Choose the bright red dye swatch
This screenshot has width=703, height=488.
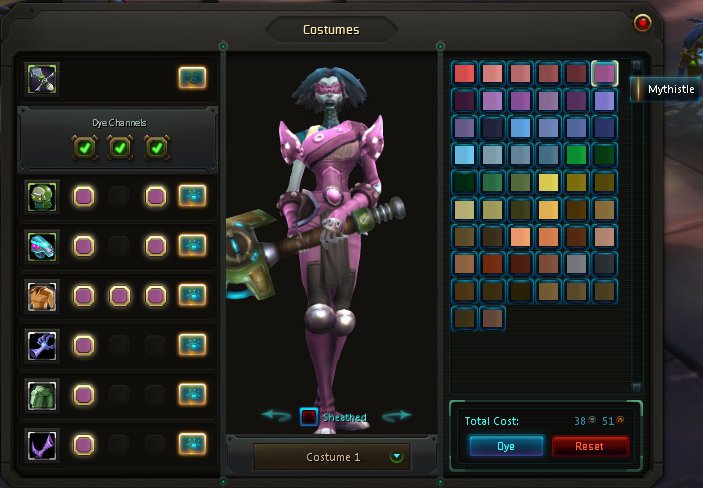click(464, 73)
